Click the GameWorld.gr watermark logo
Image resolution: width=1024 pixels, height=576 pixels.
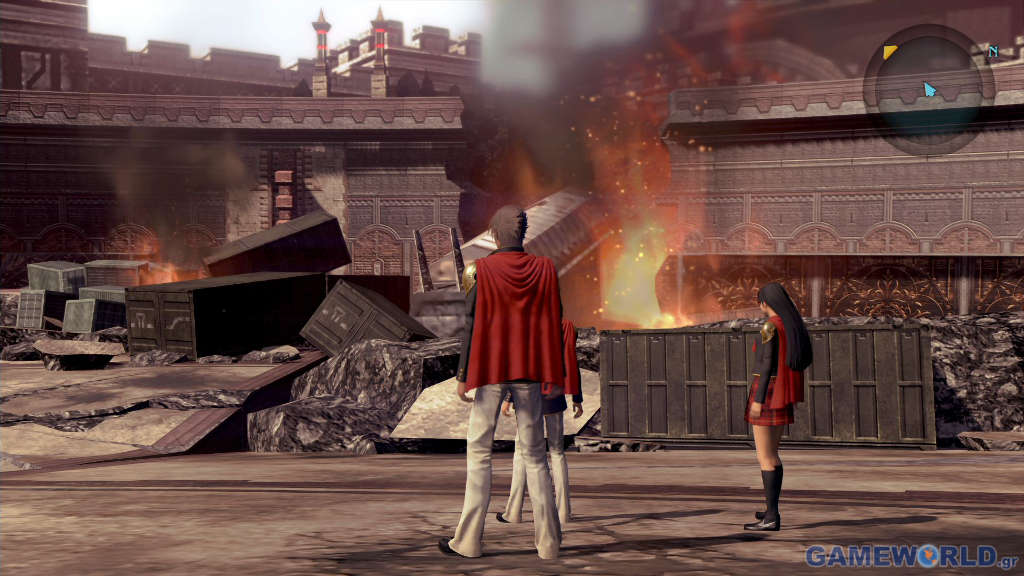[912, 556]
